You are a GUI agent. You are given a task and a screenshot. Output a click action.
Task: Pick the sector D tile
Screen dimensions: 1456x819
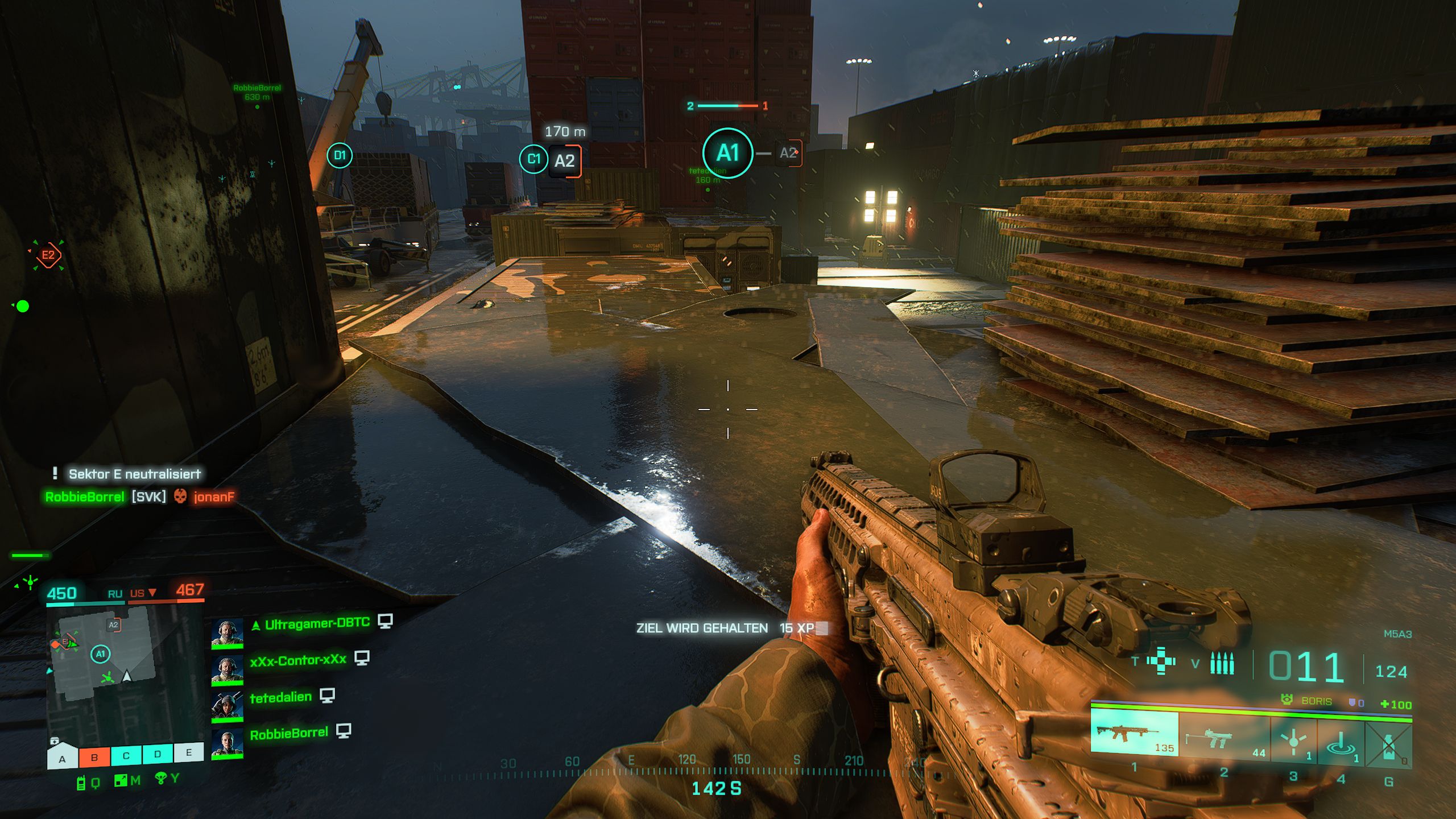(x=158, y=754)
